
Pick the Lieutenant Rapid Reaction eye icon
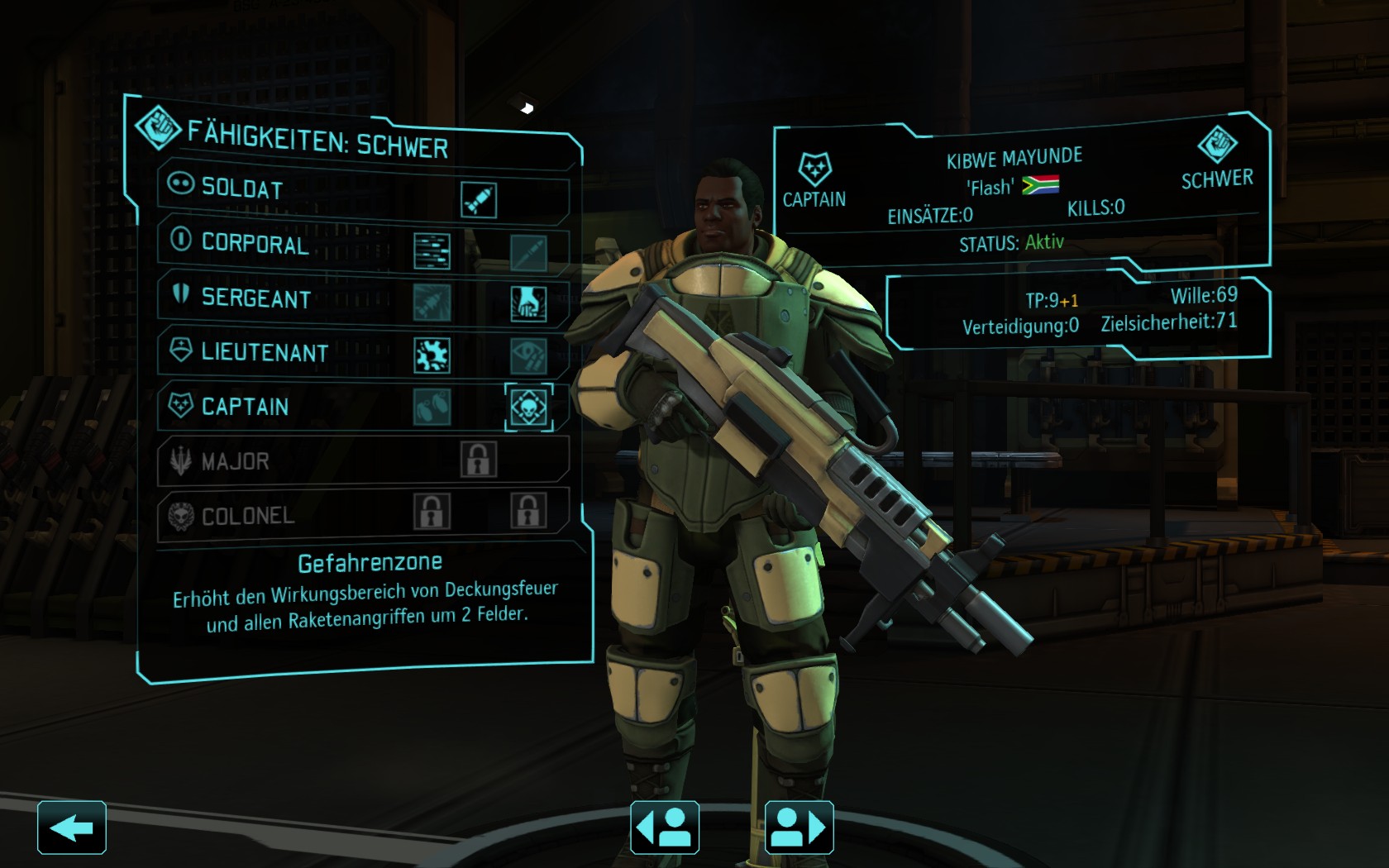pyautogui.click(x=528, y=356)
